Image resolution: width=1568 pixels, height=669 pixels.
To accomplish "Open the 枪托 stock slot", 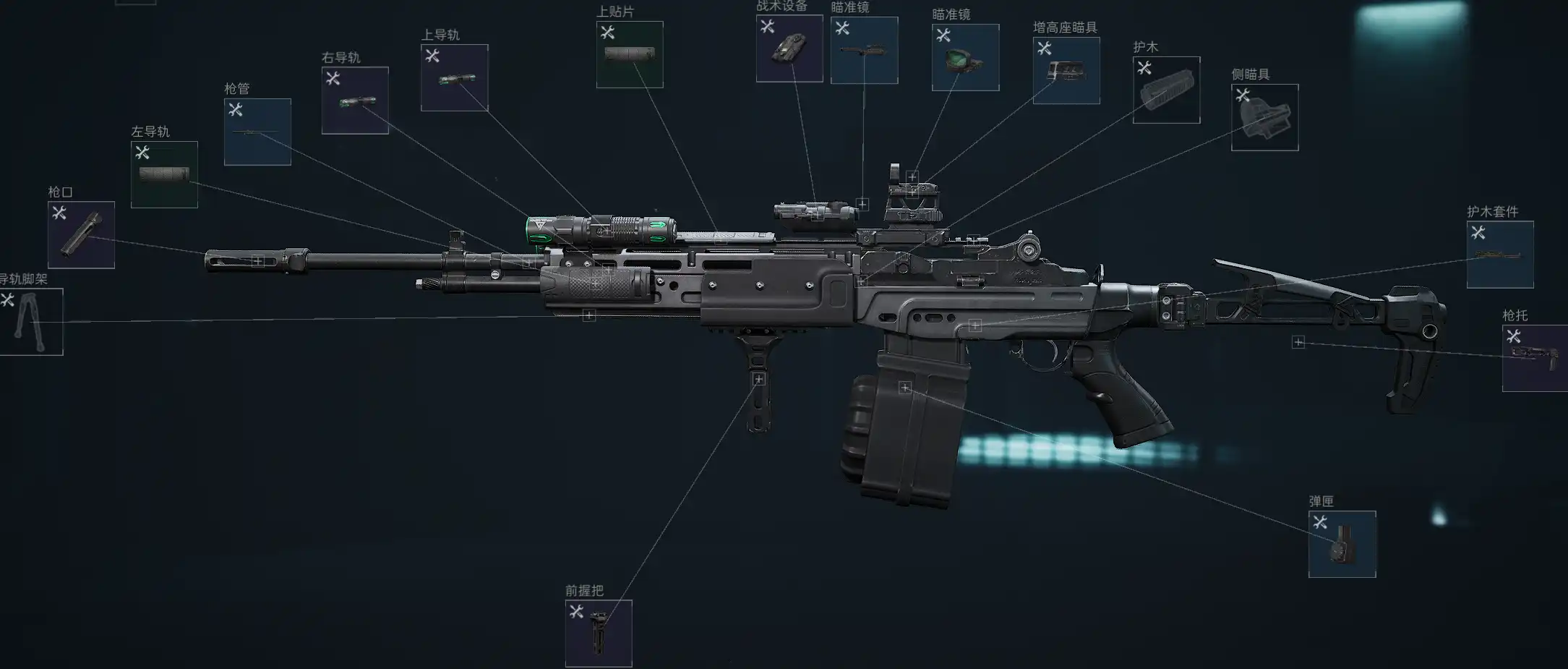I will (x=1535, y=358).
